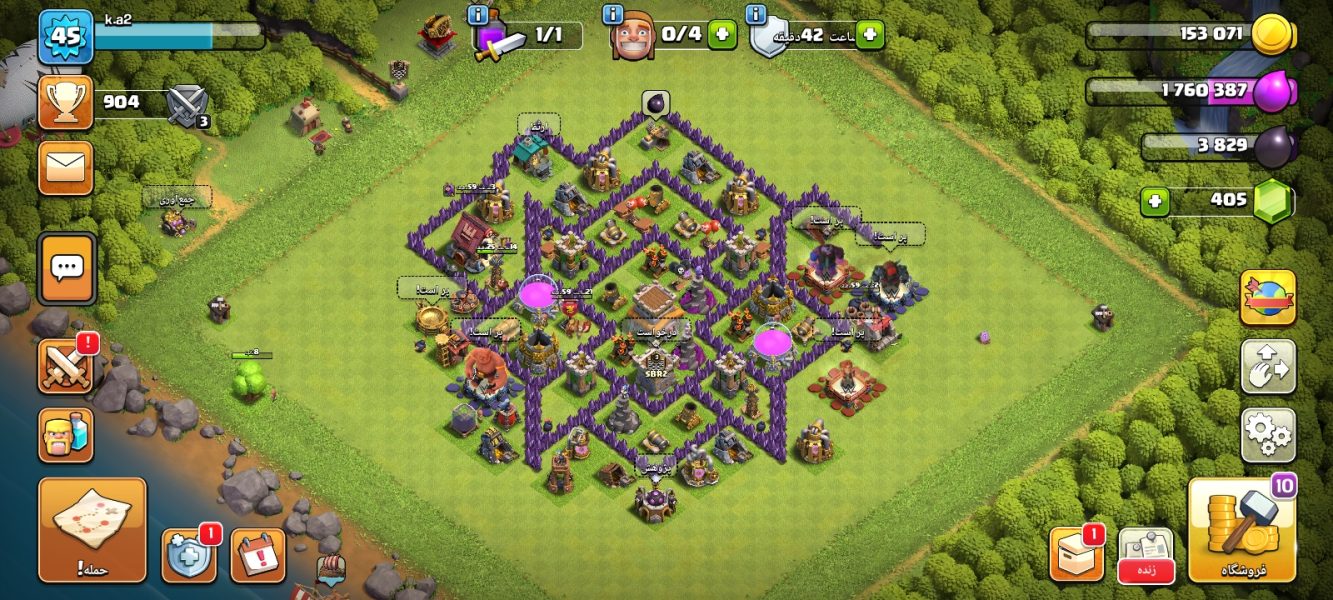Open the Settings gear
The height and width of the screenshot is (600, 1333).
[1267, 435]
